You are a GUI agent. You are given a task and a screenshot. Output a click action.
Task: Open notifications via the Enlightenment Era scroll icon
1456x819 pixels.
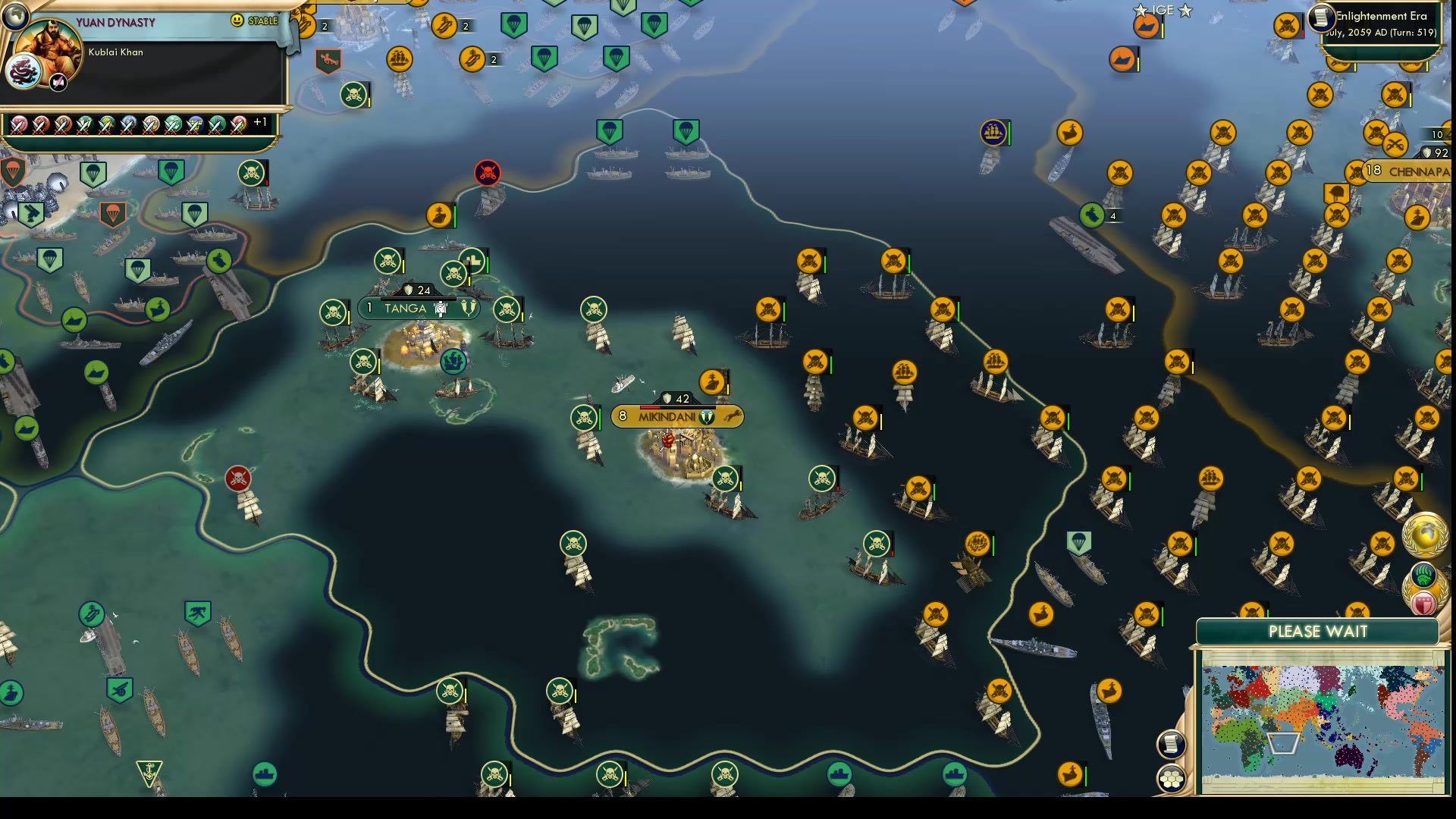(1323, 18)
